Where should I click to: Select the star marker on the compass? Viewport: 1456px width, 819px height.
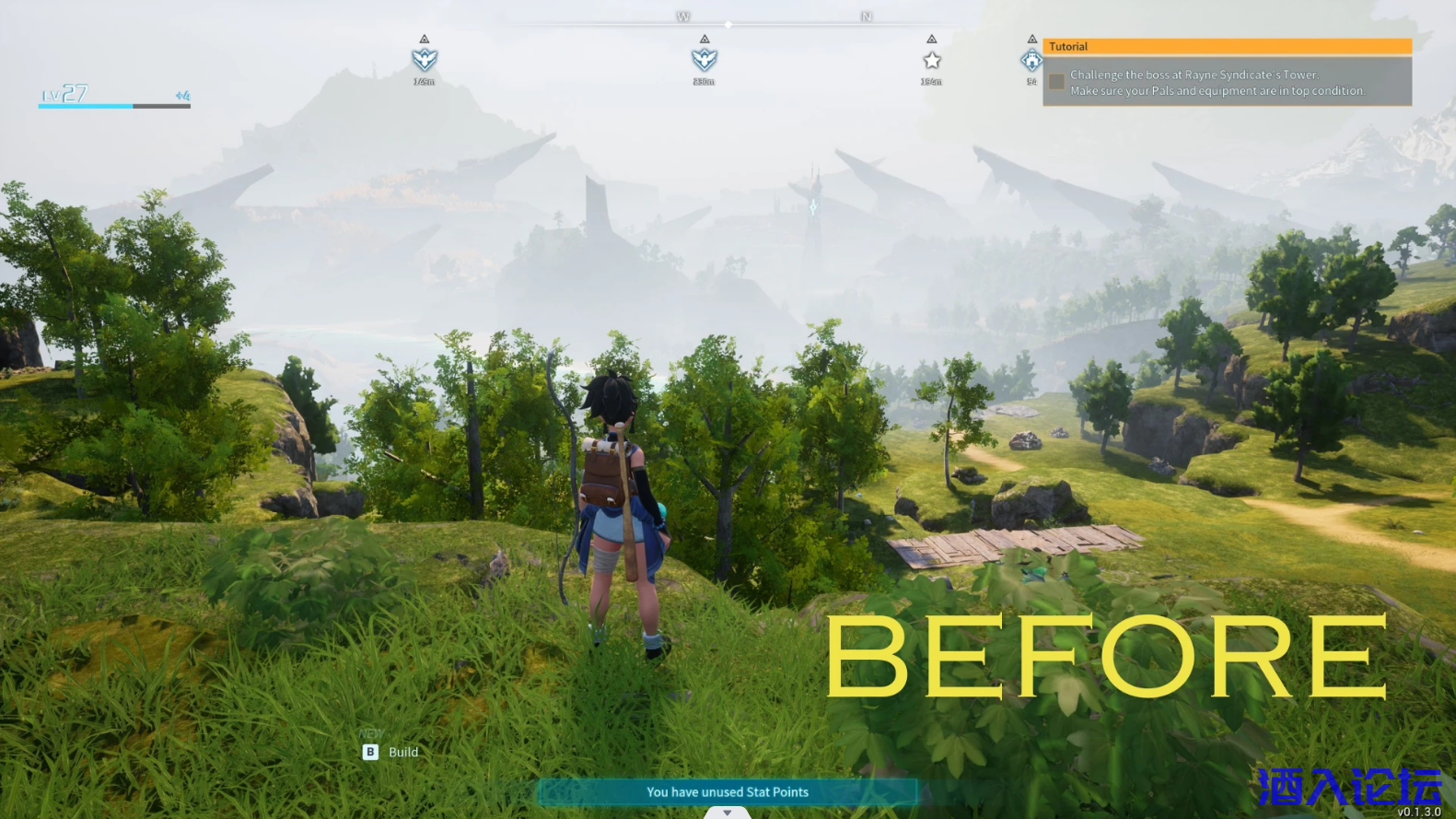click(931, 61)
